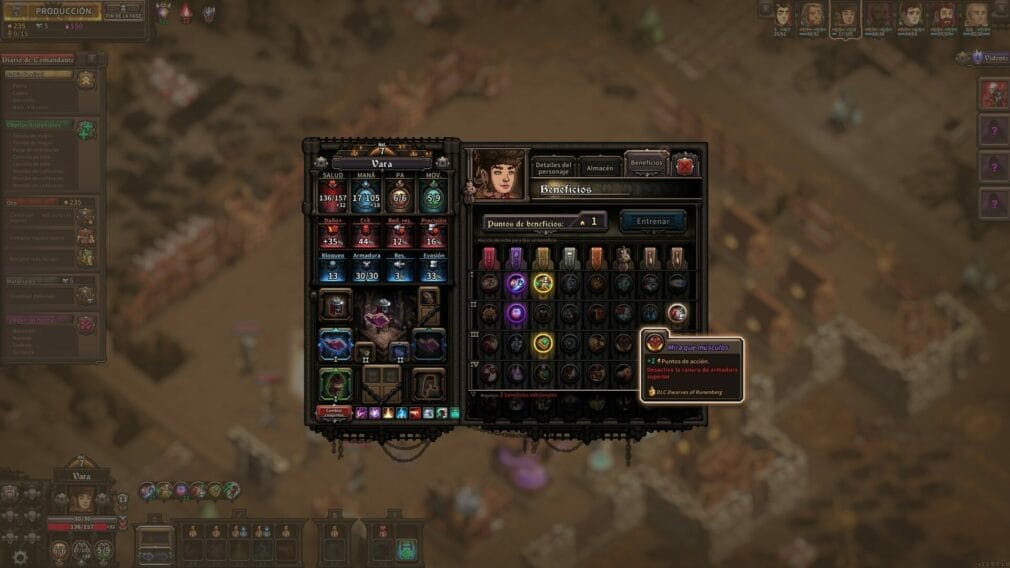1010x568 pixels.
Task: Select the Beneficios tab
Action: (x=646, y=163)
